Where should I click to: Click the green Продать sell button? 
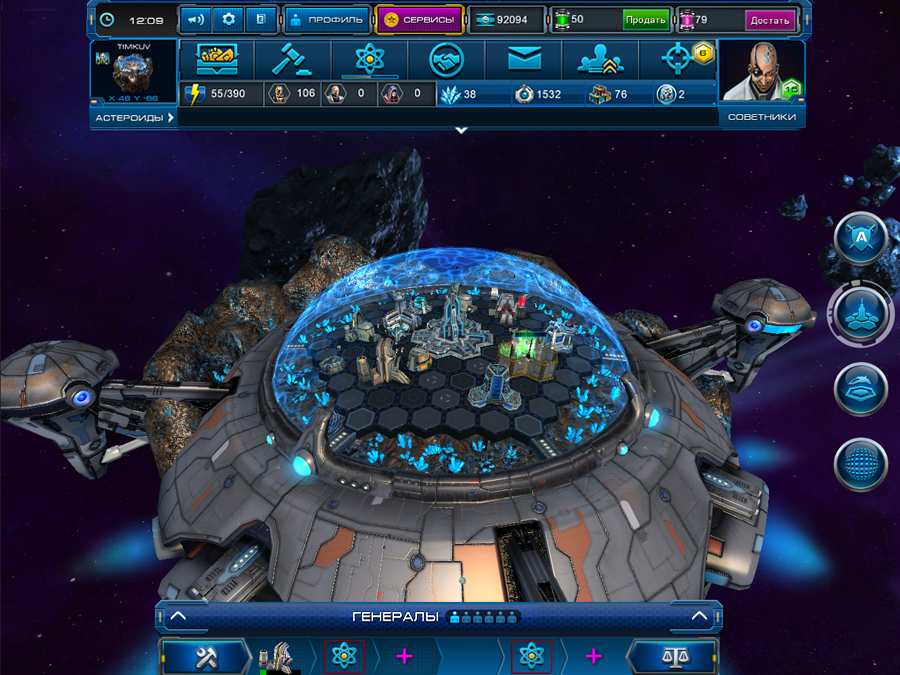(x=645, y=20)
